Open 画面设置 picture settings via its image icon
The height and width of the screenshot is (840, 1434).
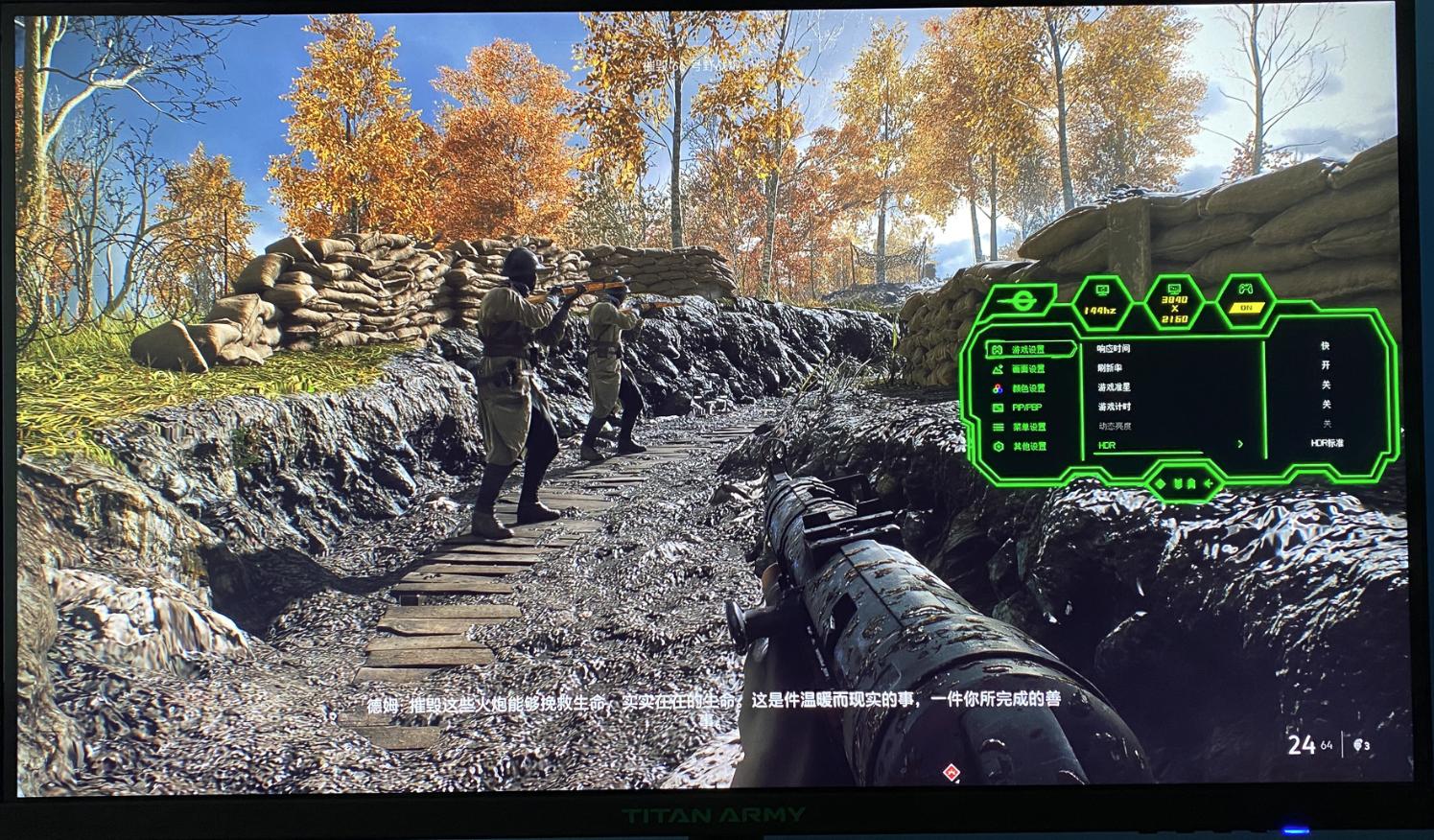pyautogui.click(x=998, y=369)
